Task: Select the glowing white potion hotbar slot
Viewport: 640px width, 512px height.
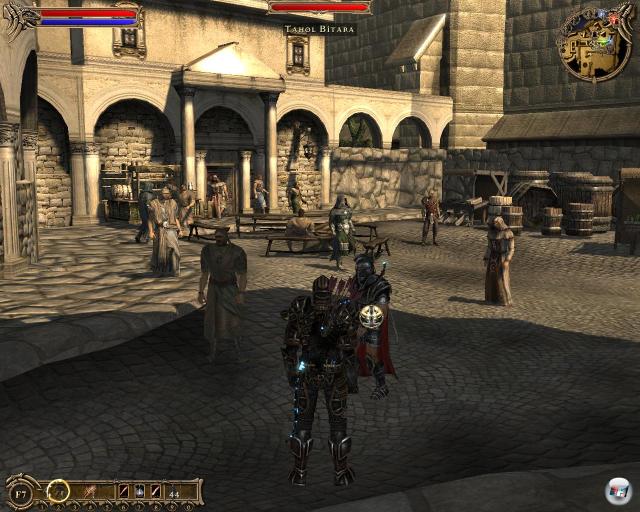Action: click(139, 492)
